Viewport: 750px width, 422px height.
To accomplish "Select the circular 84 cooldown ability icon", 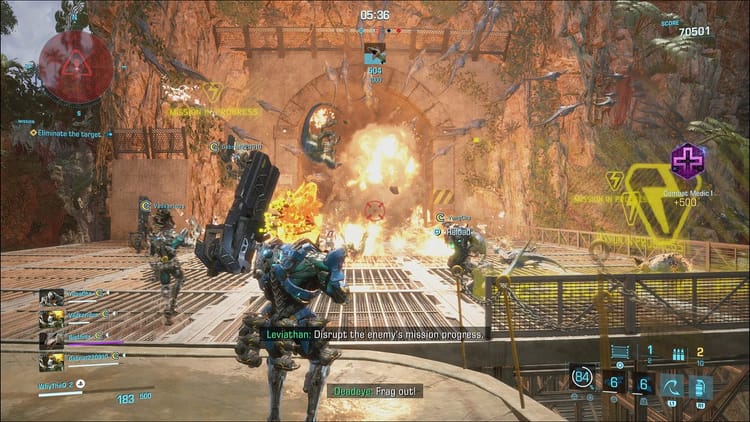I will tap(582, 377).
